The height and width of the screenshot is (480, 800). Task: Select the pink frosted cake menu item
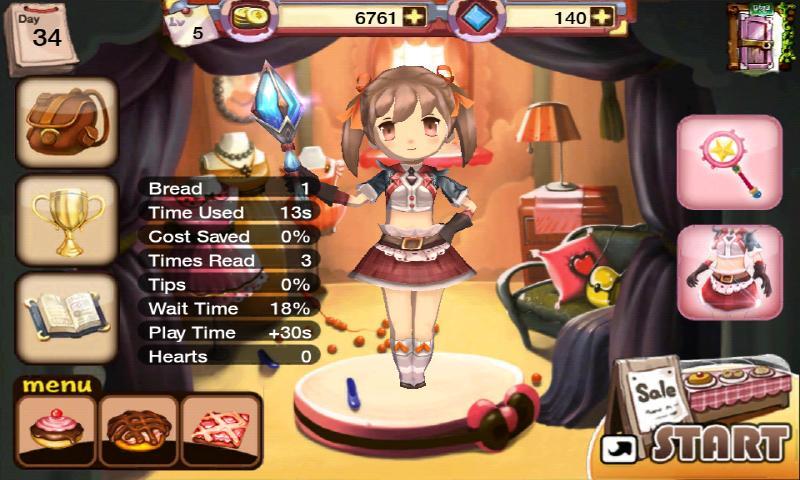(56, 430)
